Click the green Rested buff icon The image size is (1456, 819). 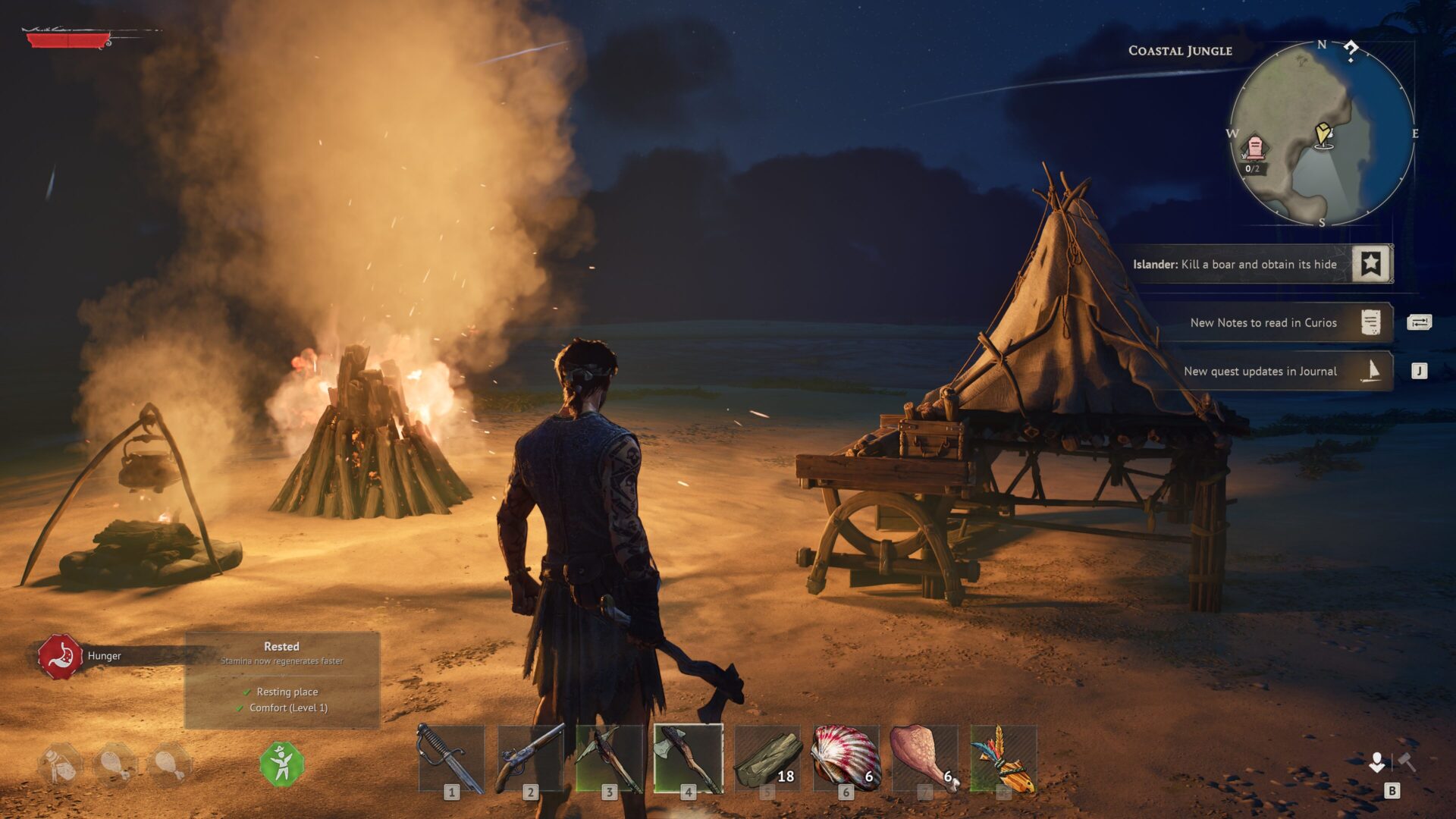[282, 764]
